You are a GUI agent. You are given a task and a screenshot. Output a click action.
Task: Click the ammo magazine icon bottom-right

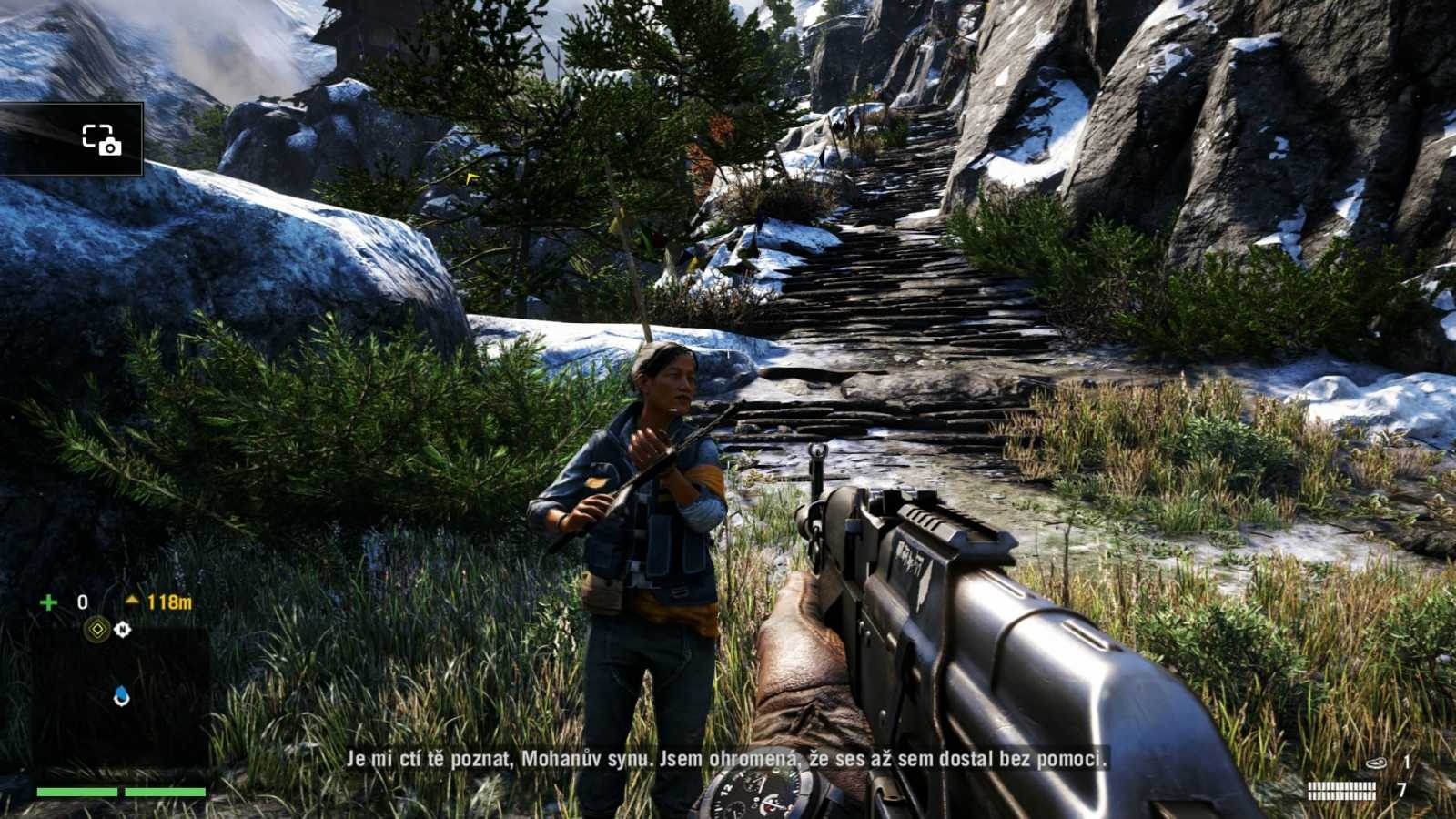[x=1341, y=790]
